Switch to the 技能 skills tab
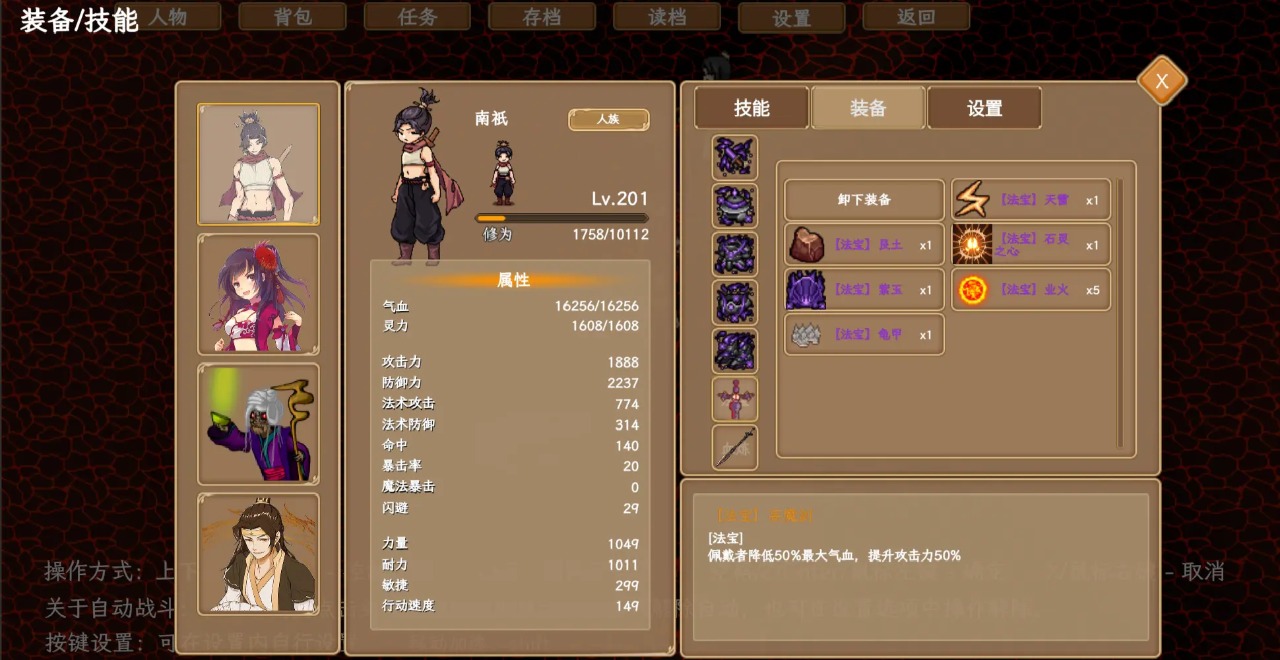This screenshot has width=1280, height=660. pos(751,108)
